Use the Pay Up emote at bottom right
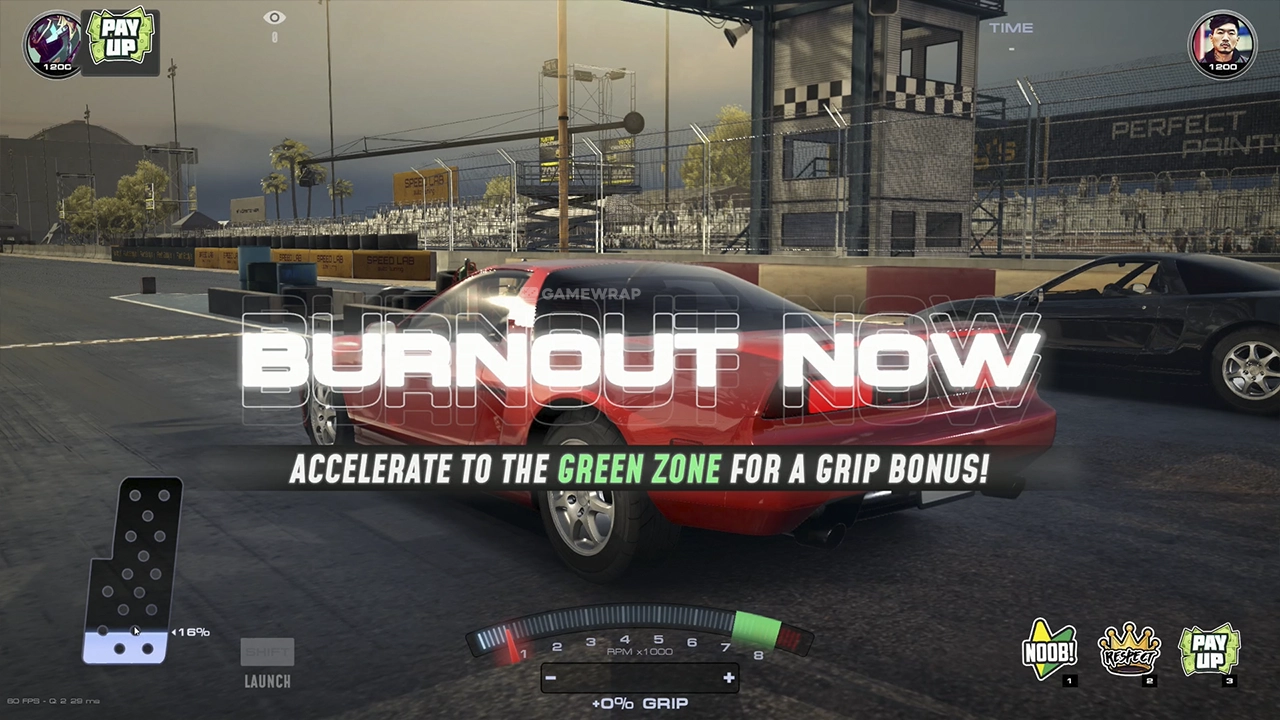This screenshot has width=1280, height=720. tap(1209, 650)
